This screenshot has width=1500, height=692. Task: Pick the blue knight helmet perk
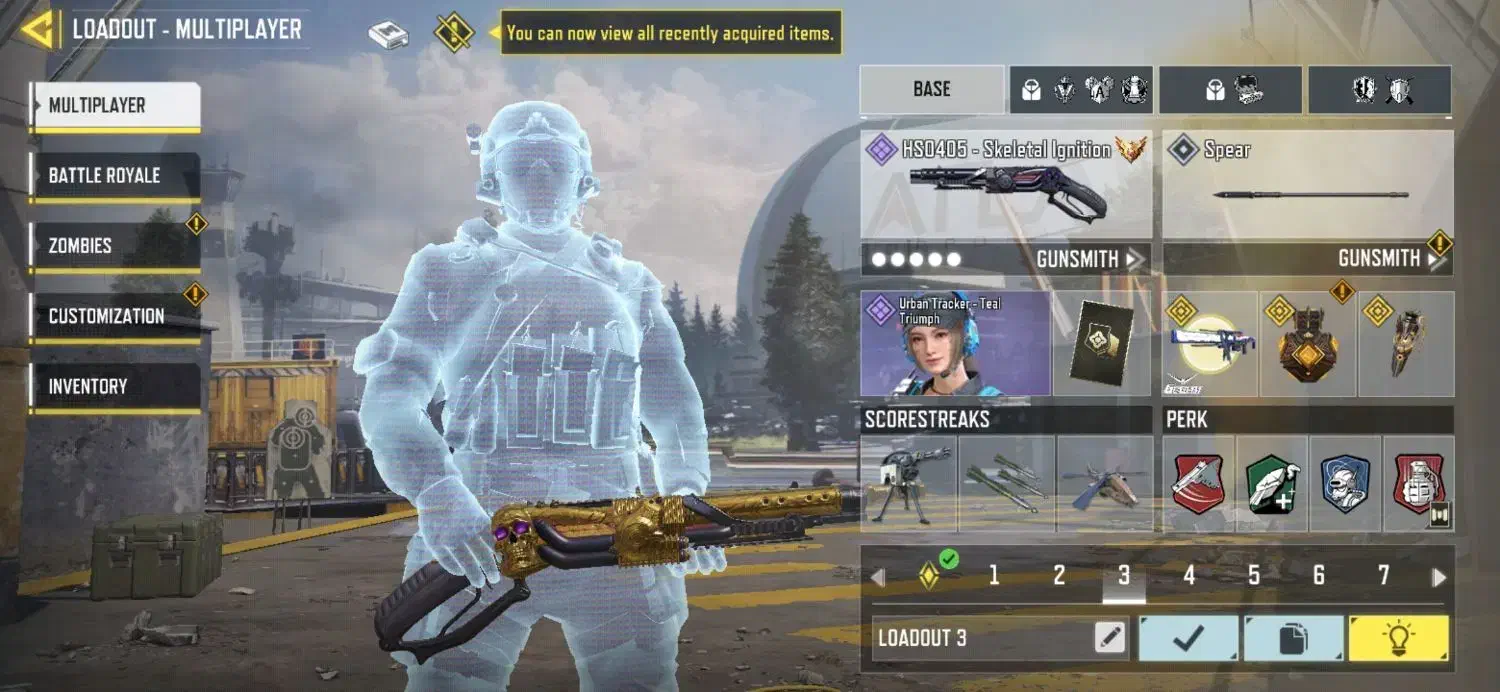1345,483
